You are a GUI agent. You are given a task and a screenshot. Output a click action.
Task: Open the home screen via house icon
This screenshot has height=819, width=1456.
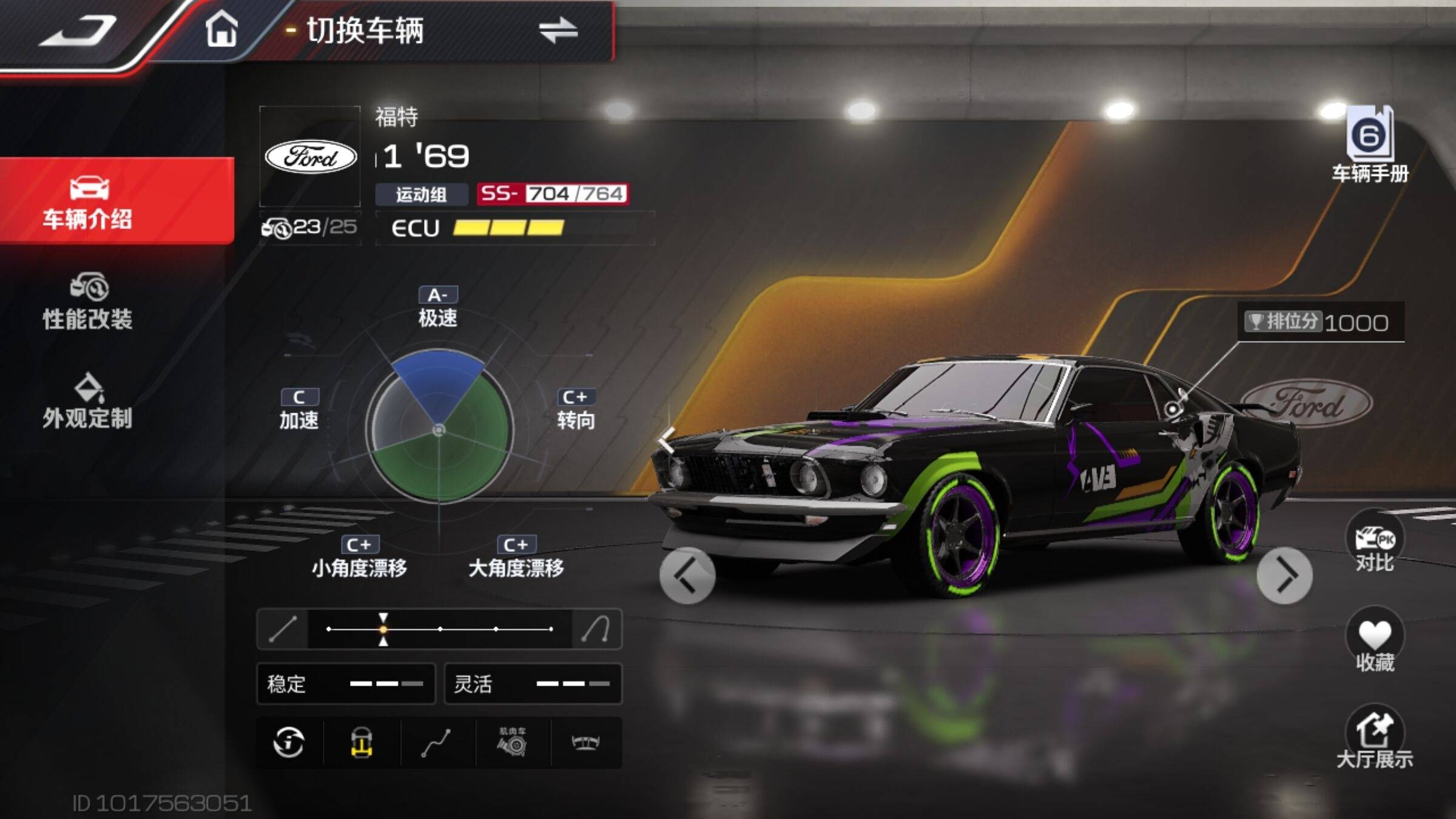pyautogui.click(x=221, y=29)
